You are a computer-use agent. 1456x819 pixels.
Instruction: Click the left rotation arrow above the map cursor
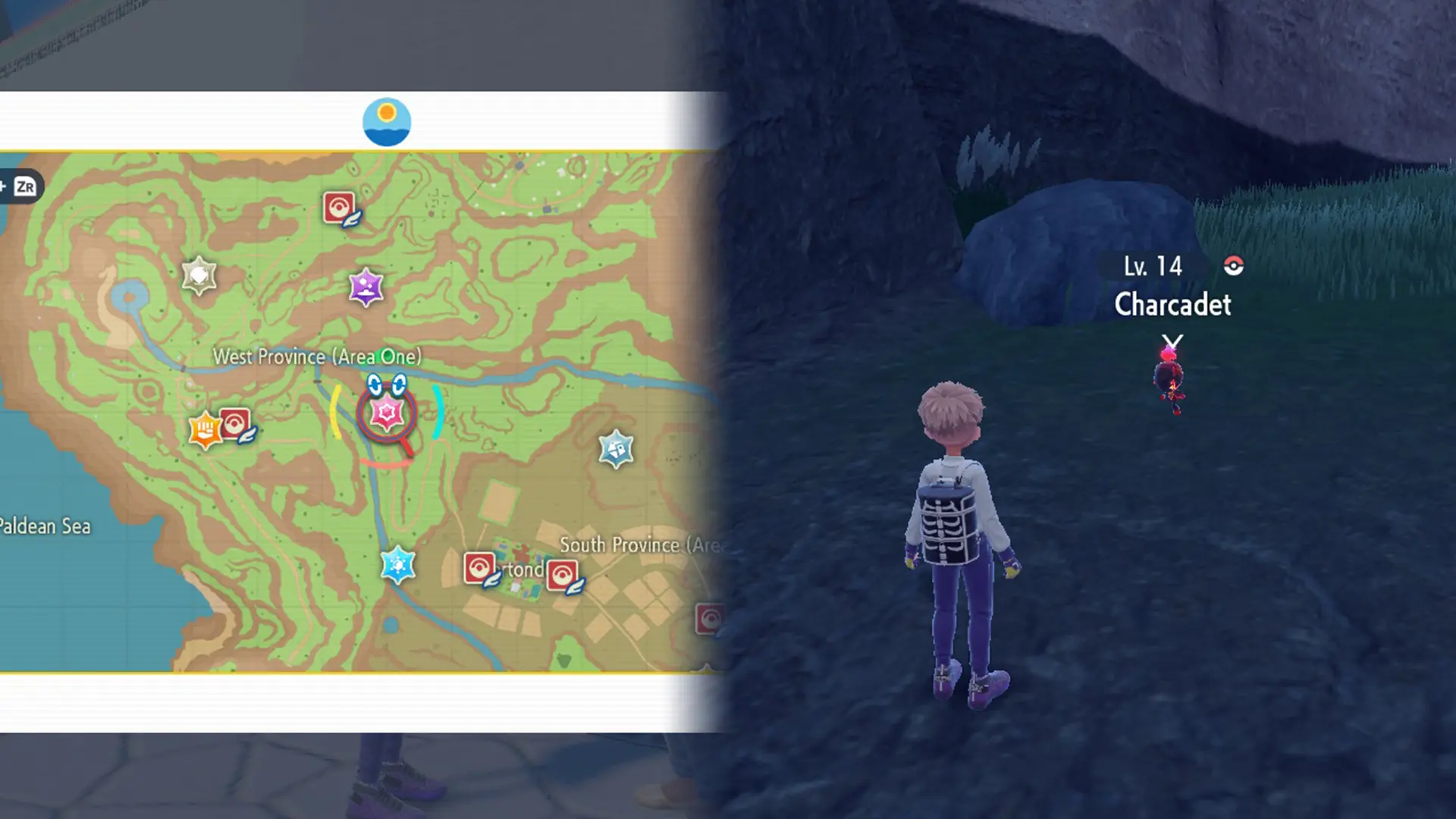[x=374, y=382]
